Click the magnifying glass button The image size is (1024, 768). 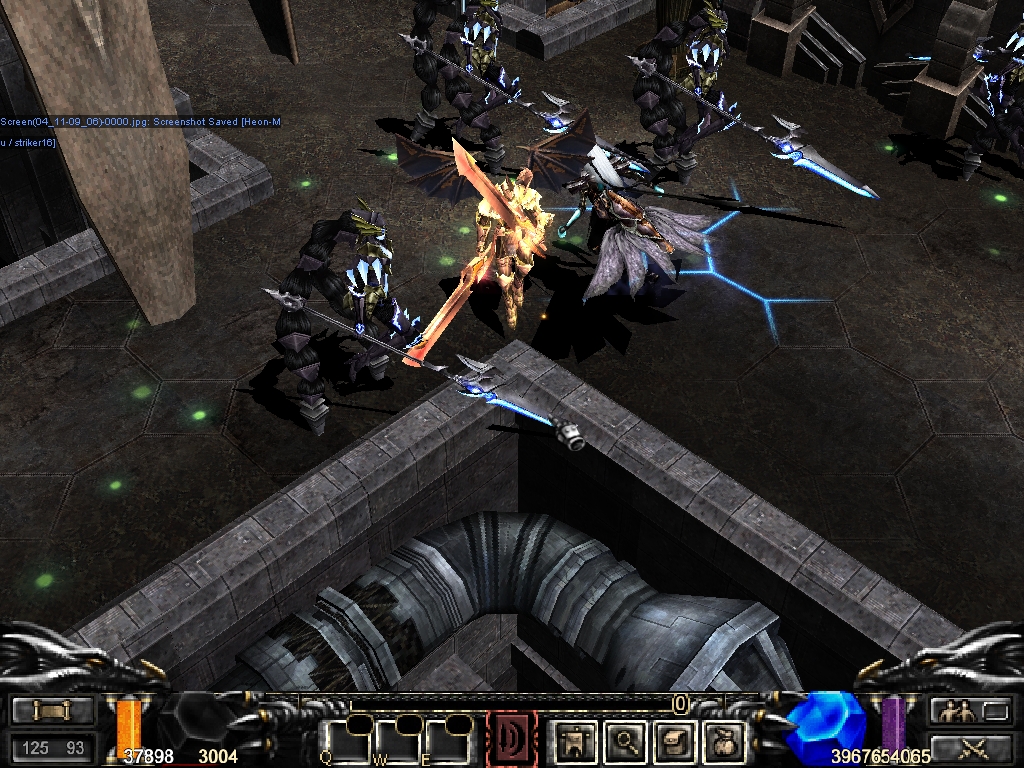click(626, 741)
